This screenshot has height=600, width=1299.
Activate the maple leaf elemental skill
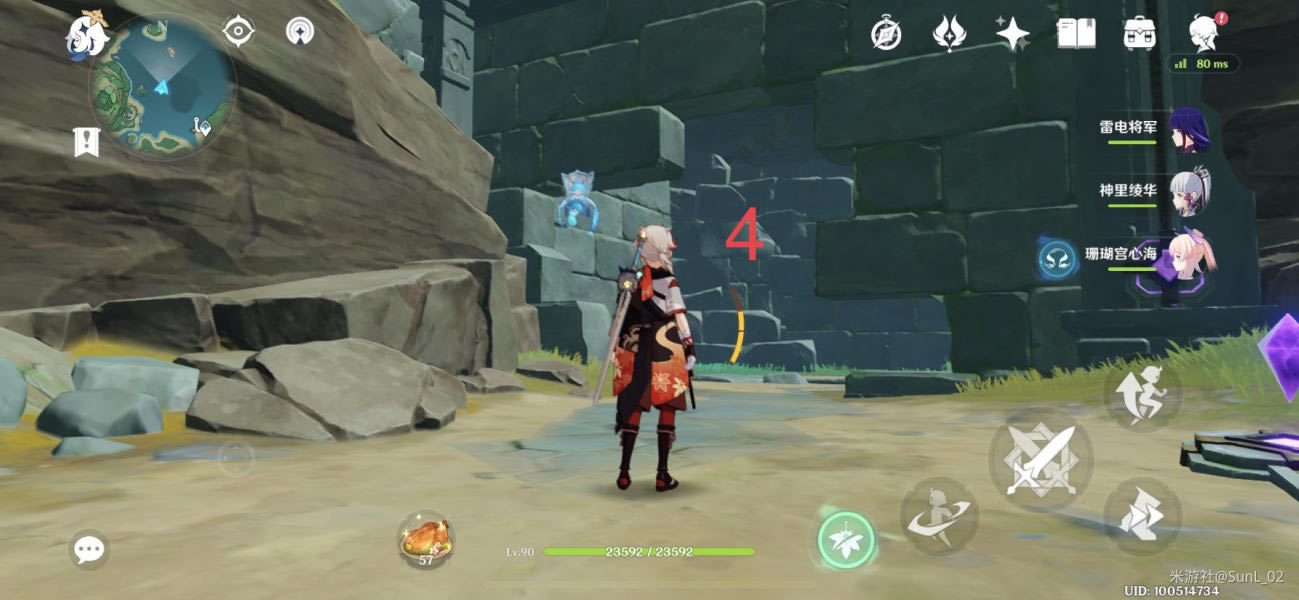[846, 541]
